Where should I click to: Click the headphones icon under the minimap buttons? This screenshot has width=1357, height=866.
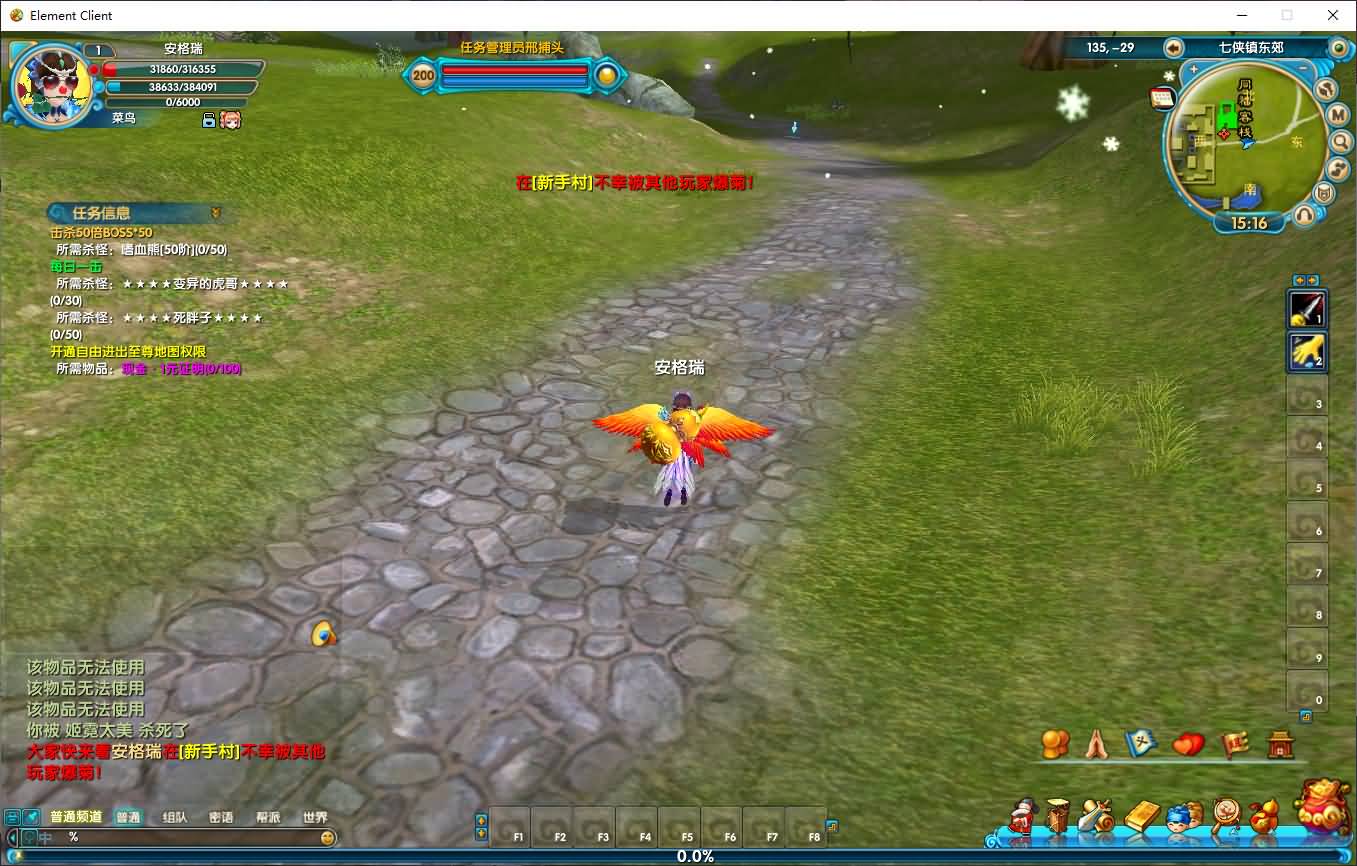tap(1304, 213)
